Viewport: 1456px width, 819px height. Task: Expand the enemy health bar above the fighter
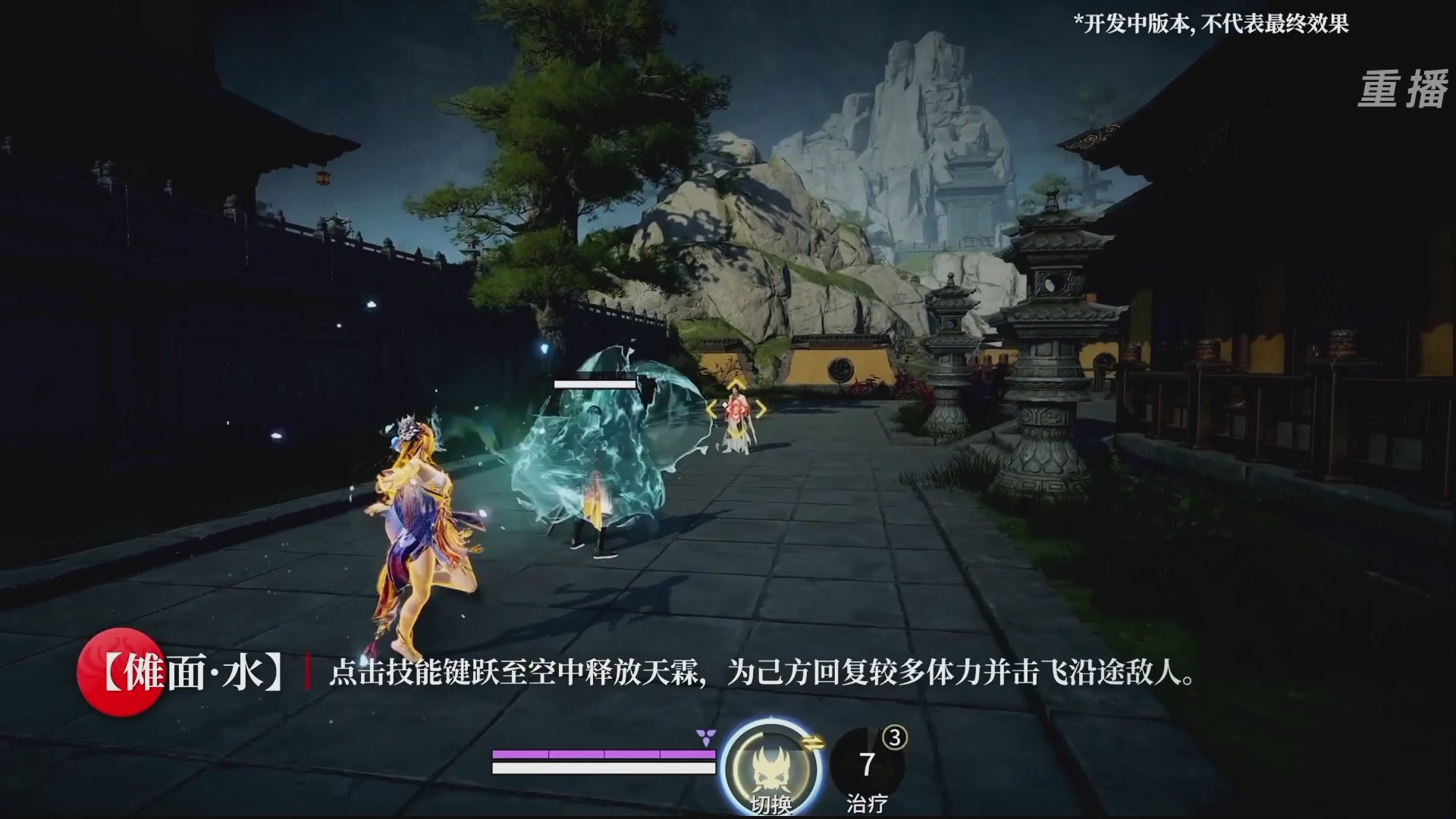pyautogui.click(x=595, y=384)
